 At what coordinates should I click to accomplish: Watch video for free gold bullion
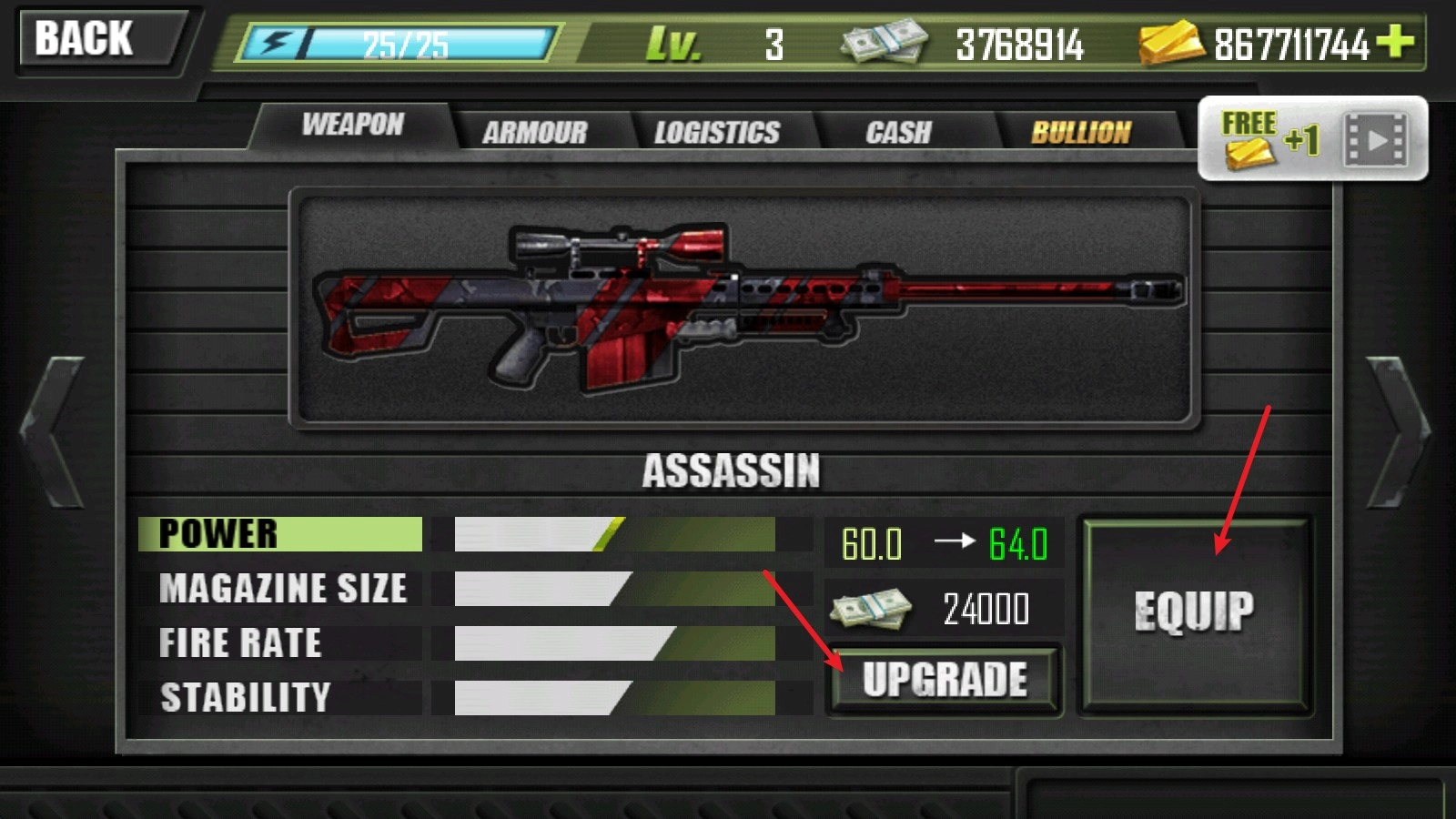(1312, 139)
